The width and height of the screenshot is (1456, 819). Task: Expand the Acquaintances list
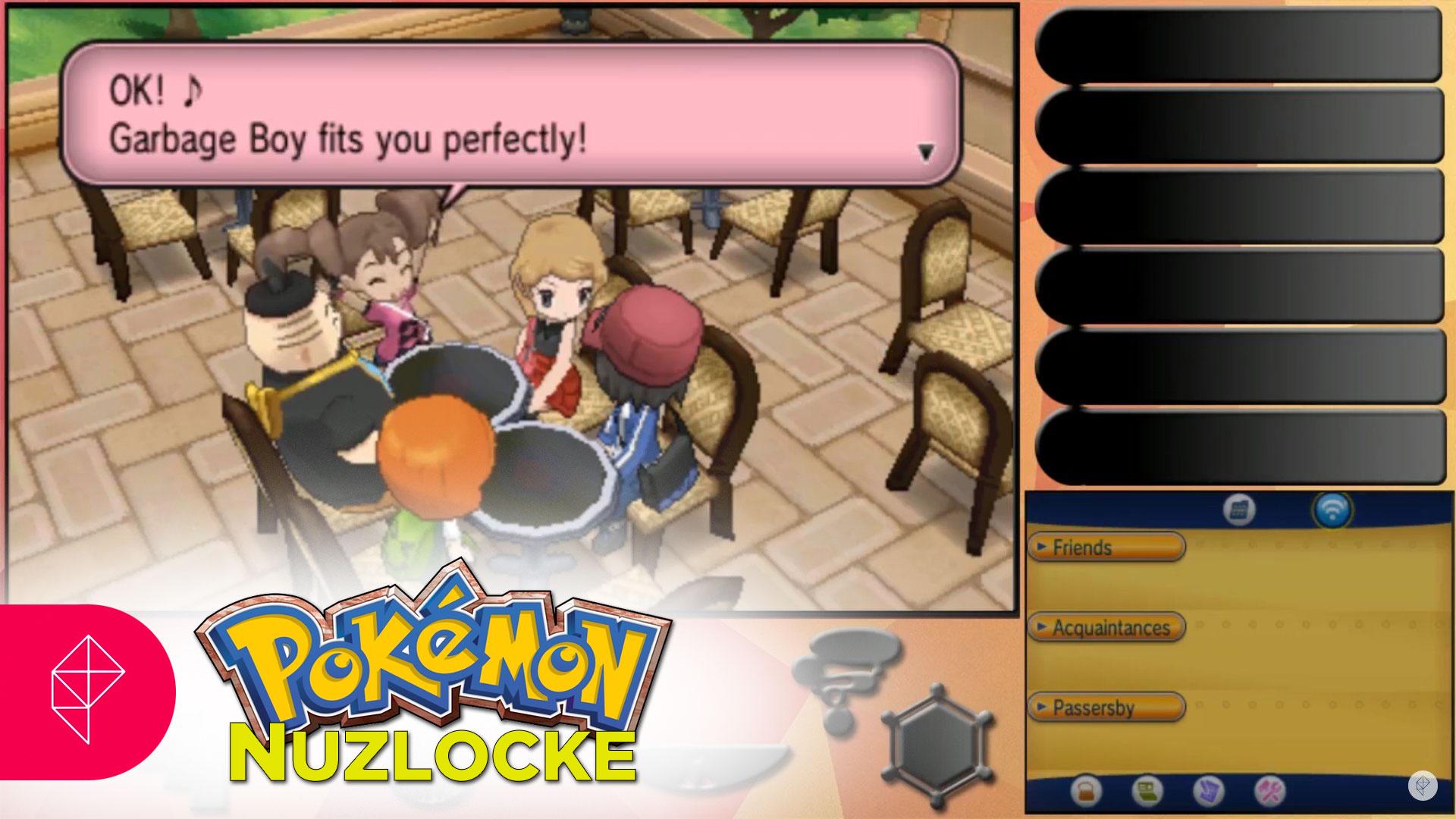tap(1106, 627)
